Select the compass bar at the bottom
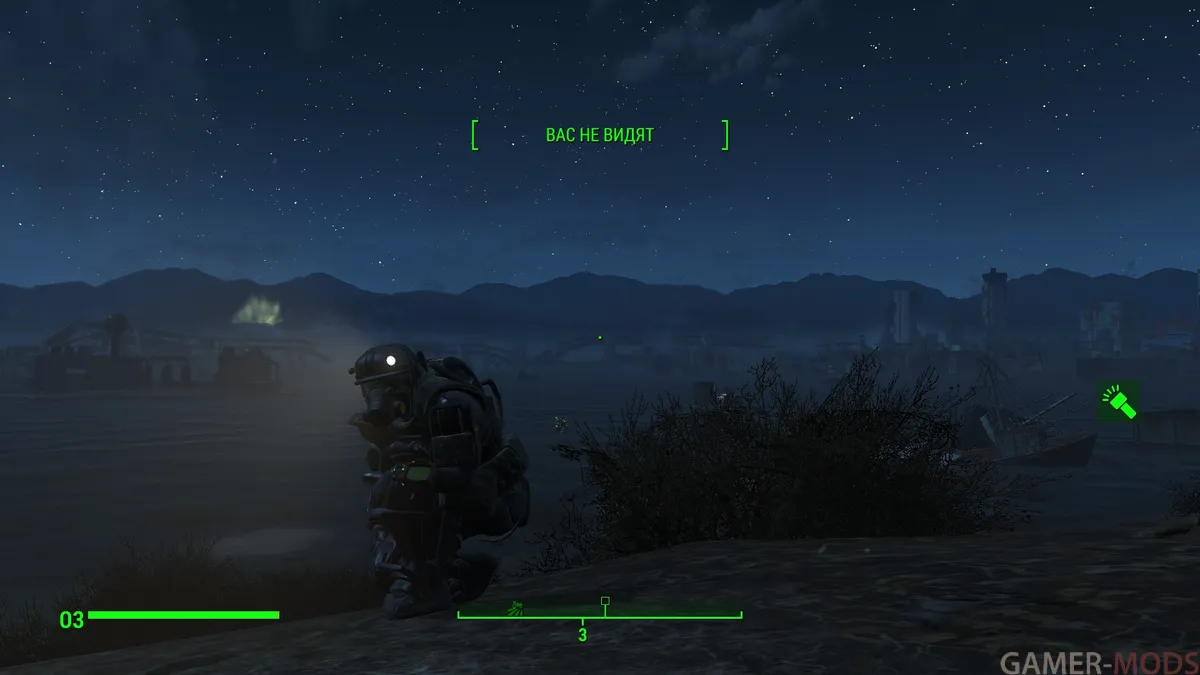Viewport: 1200px width, 675px height. click(599, 616)
